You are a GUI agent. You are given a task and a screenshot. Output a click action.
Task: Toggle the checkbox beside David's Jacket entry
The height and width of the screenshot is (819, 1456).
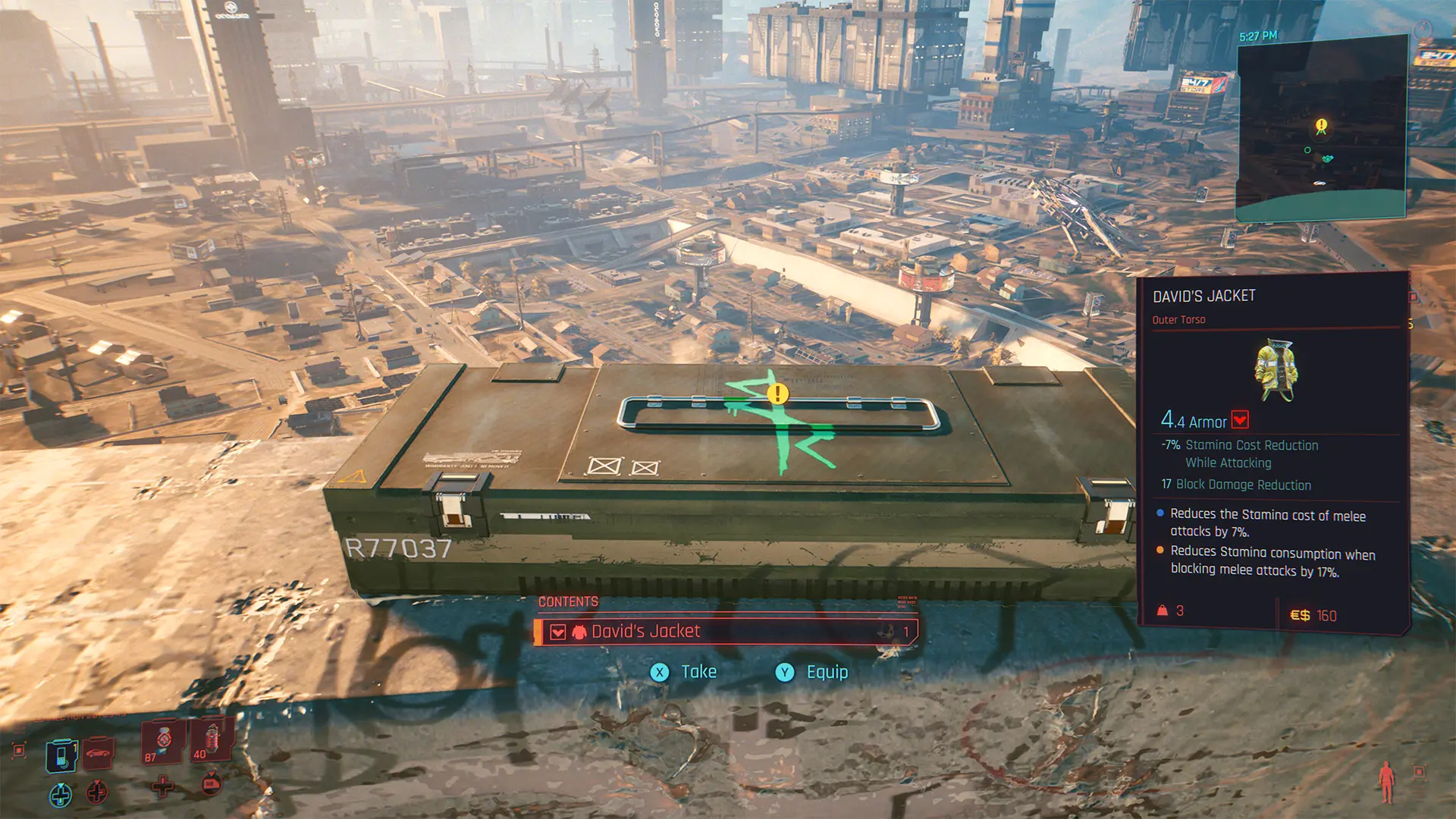[x=558, y=631]
